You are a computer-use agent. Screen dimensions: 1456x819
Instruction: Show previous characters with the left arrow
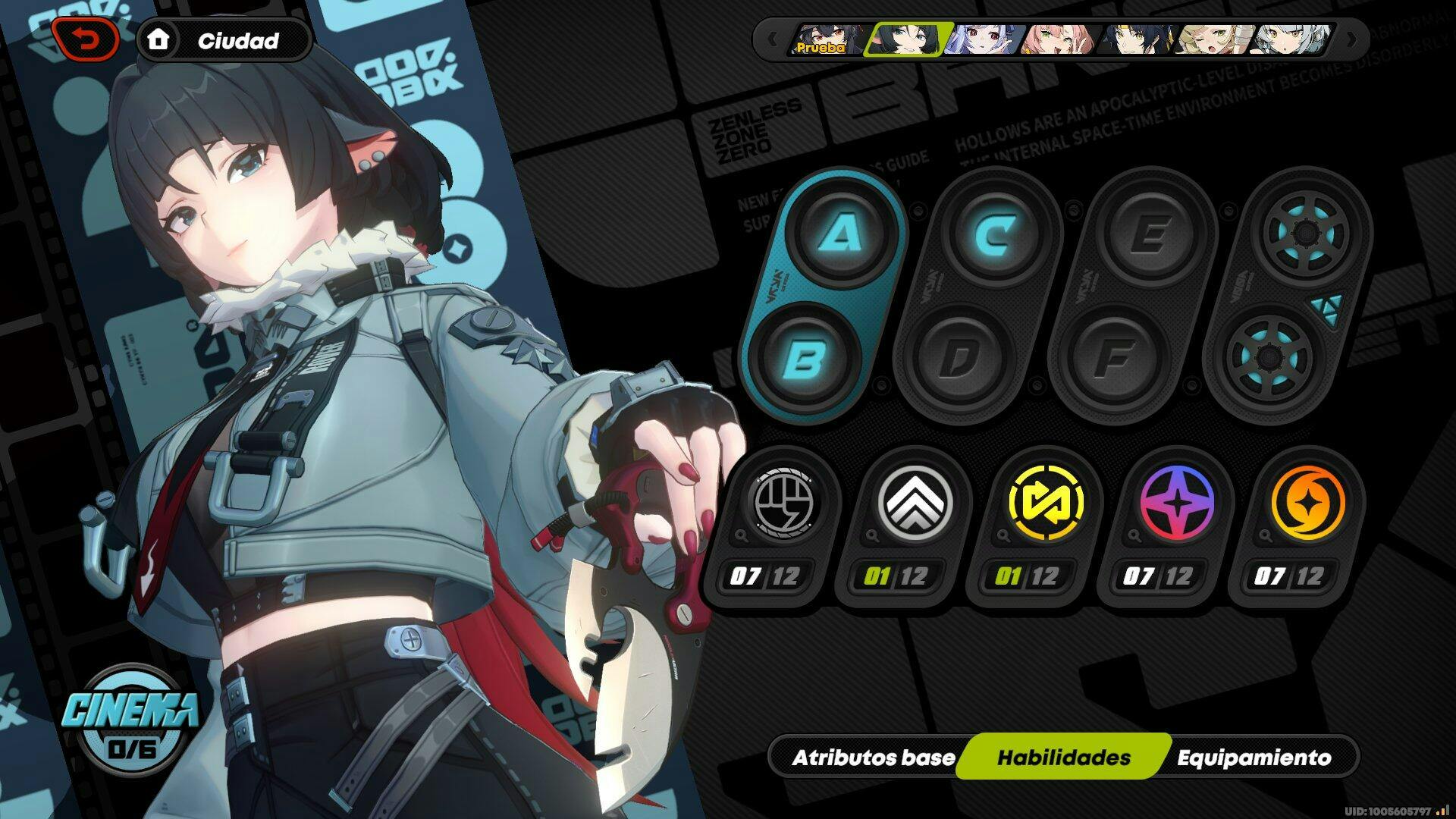point(772,39)
